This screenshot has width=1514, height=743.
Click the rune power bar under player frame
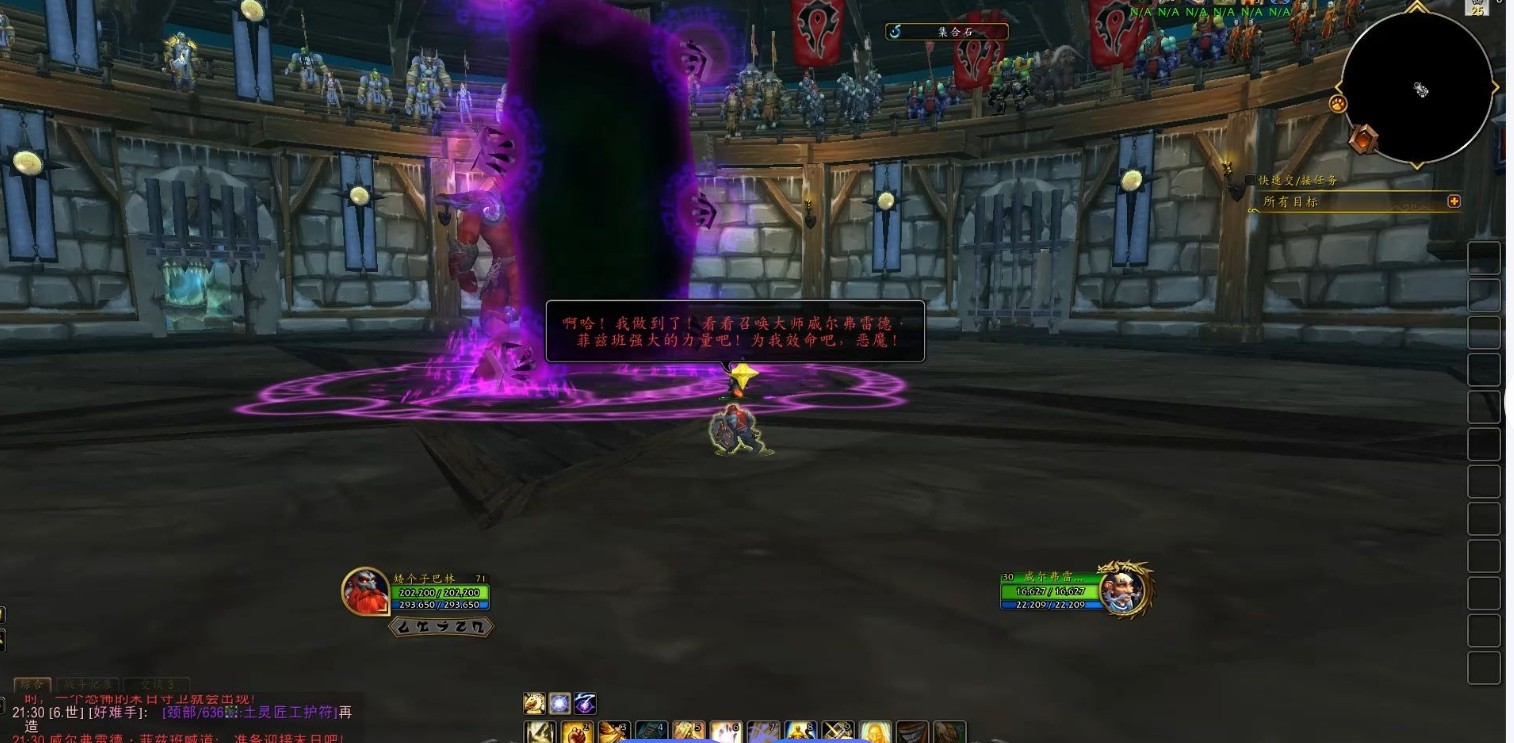(x=441, y=627)
